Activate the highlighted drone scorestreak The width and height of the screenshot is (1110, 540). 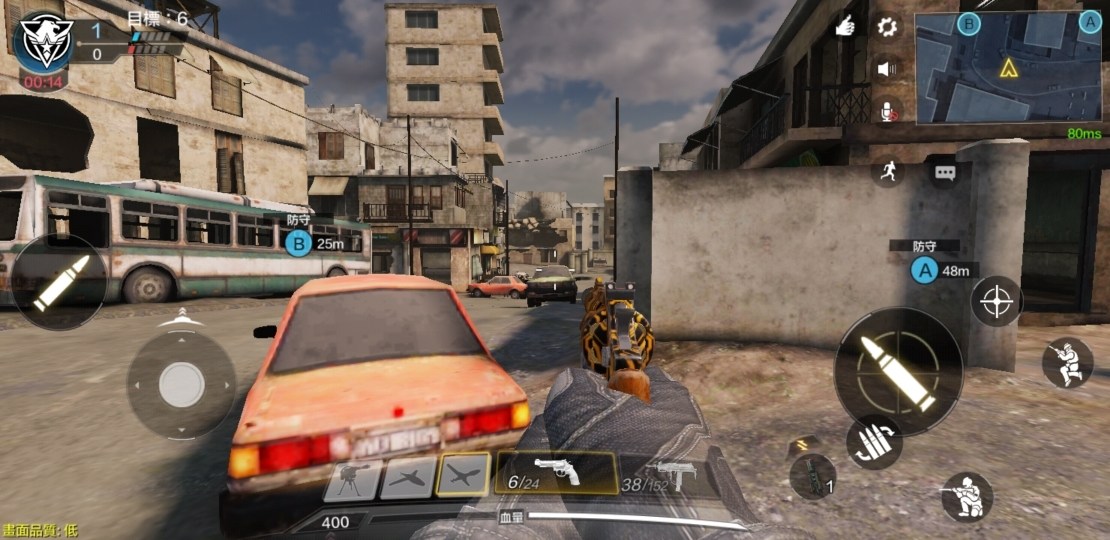pyautogui.click(x=464, y=475)
